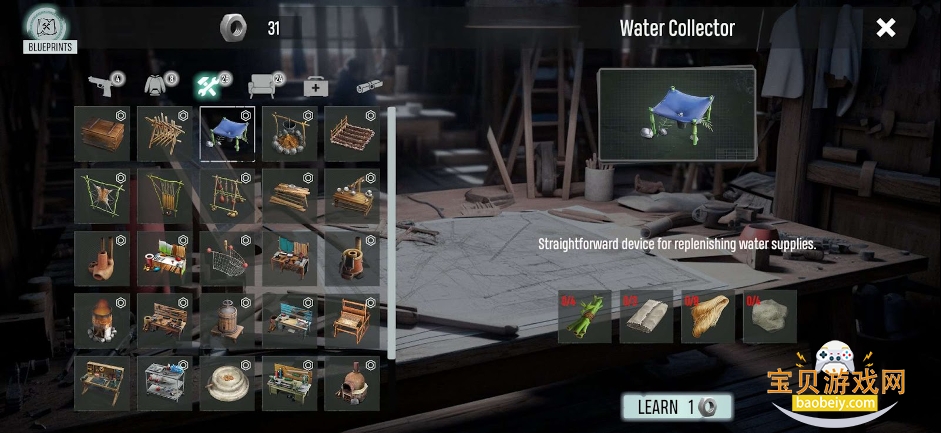This screenshot has height=433, width=941.
Task: Select the wooden storage chest blueprint
Action: [x=101, y=134]
